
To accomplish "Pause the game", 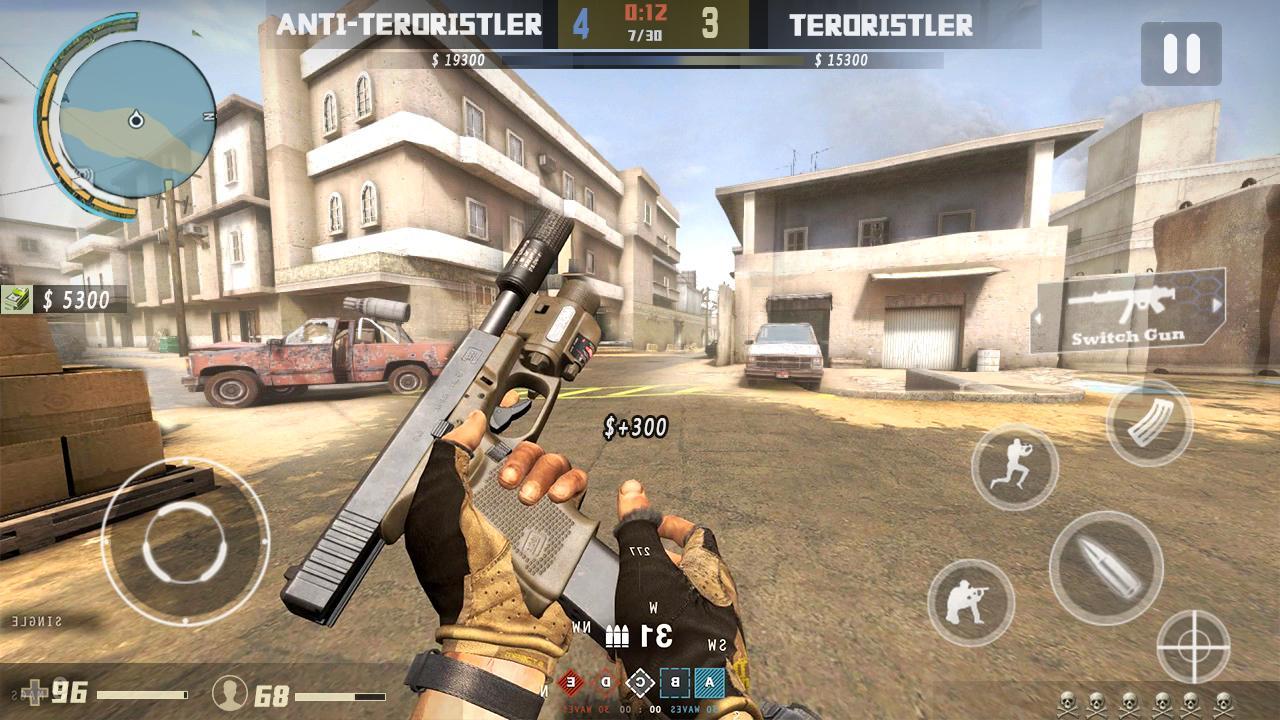I will [x=1181, y=54].
